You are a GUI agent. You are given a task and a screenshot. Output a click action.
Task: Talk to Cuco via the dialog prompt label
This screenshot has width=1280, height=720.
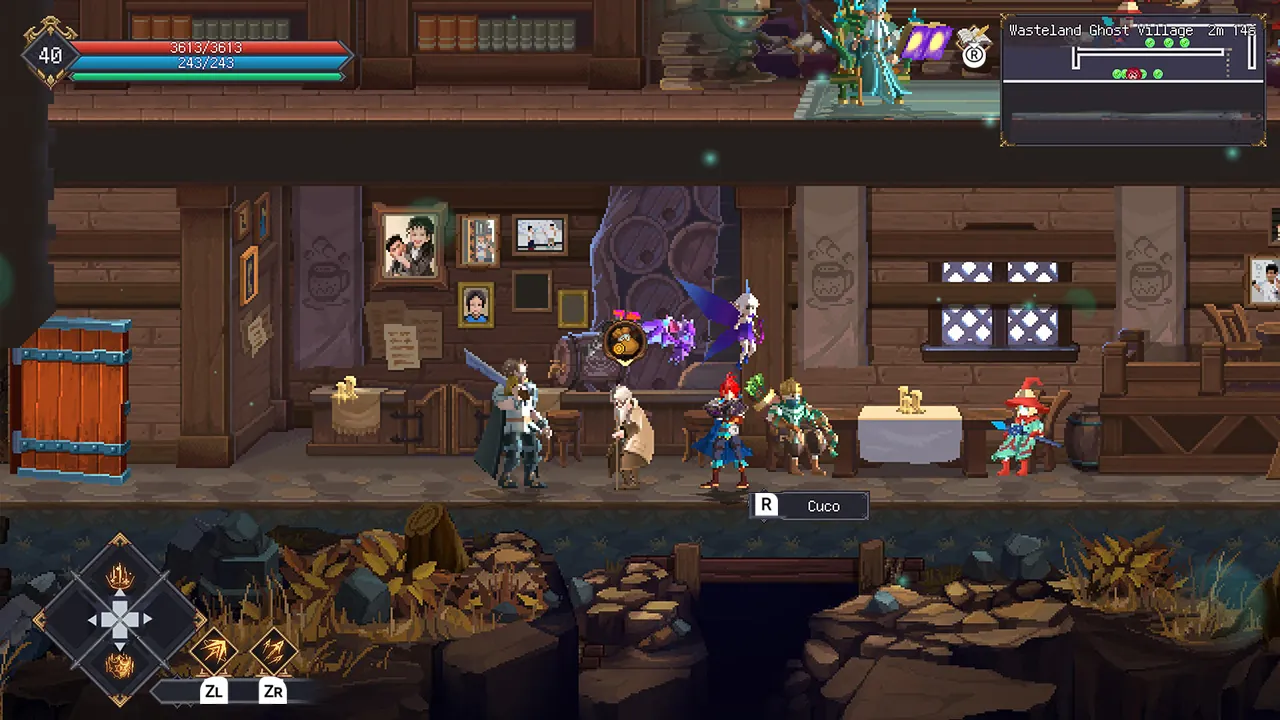point(823,506)
